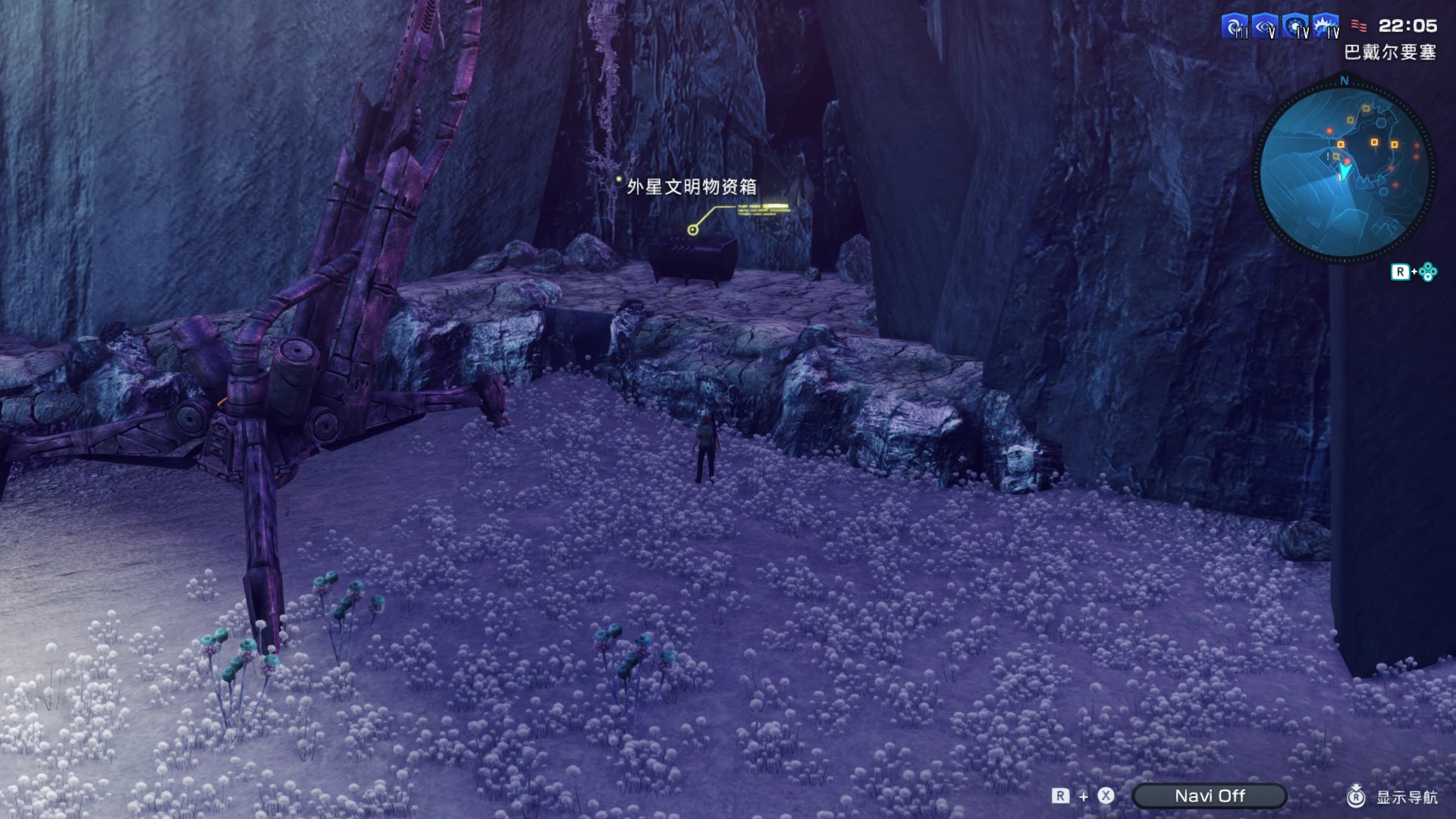Viewport: 1456px width, 819px height.
Task: Click the 外星文明物资箱 label
Action: [x=692, y=186]
